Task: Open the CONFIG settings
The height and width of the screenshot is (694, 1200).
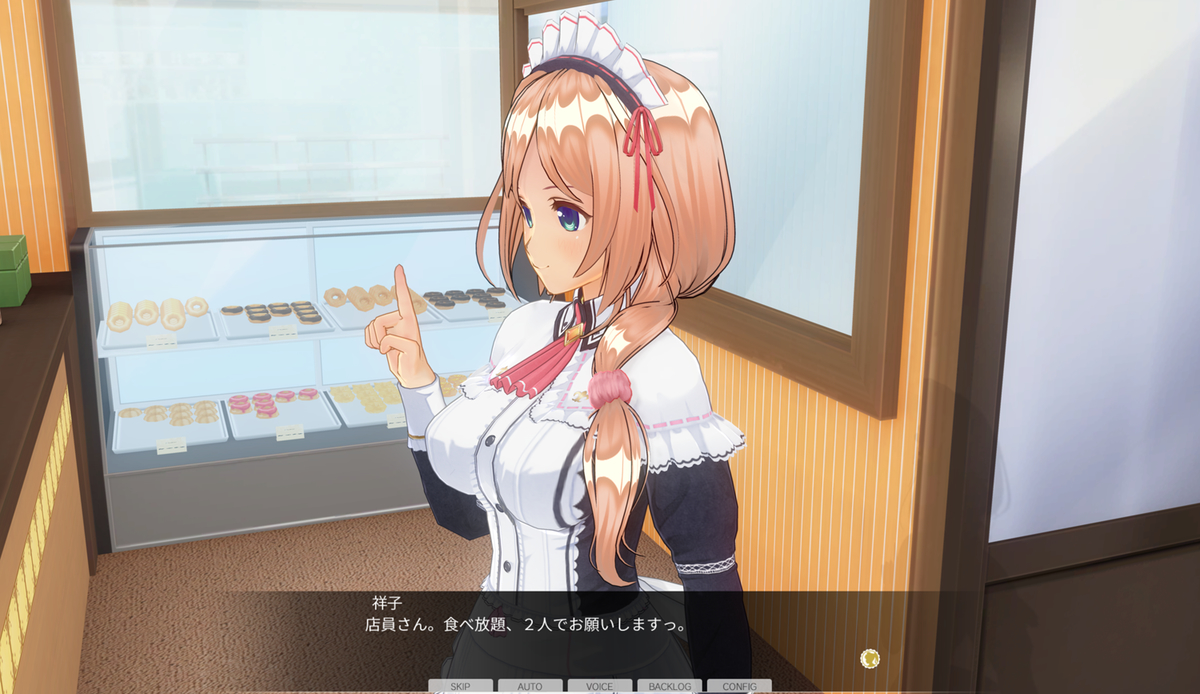Action: point(739,687)
